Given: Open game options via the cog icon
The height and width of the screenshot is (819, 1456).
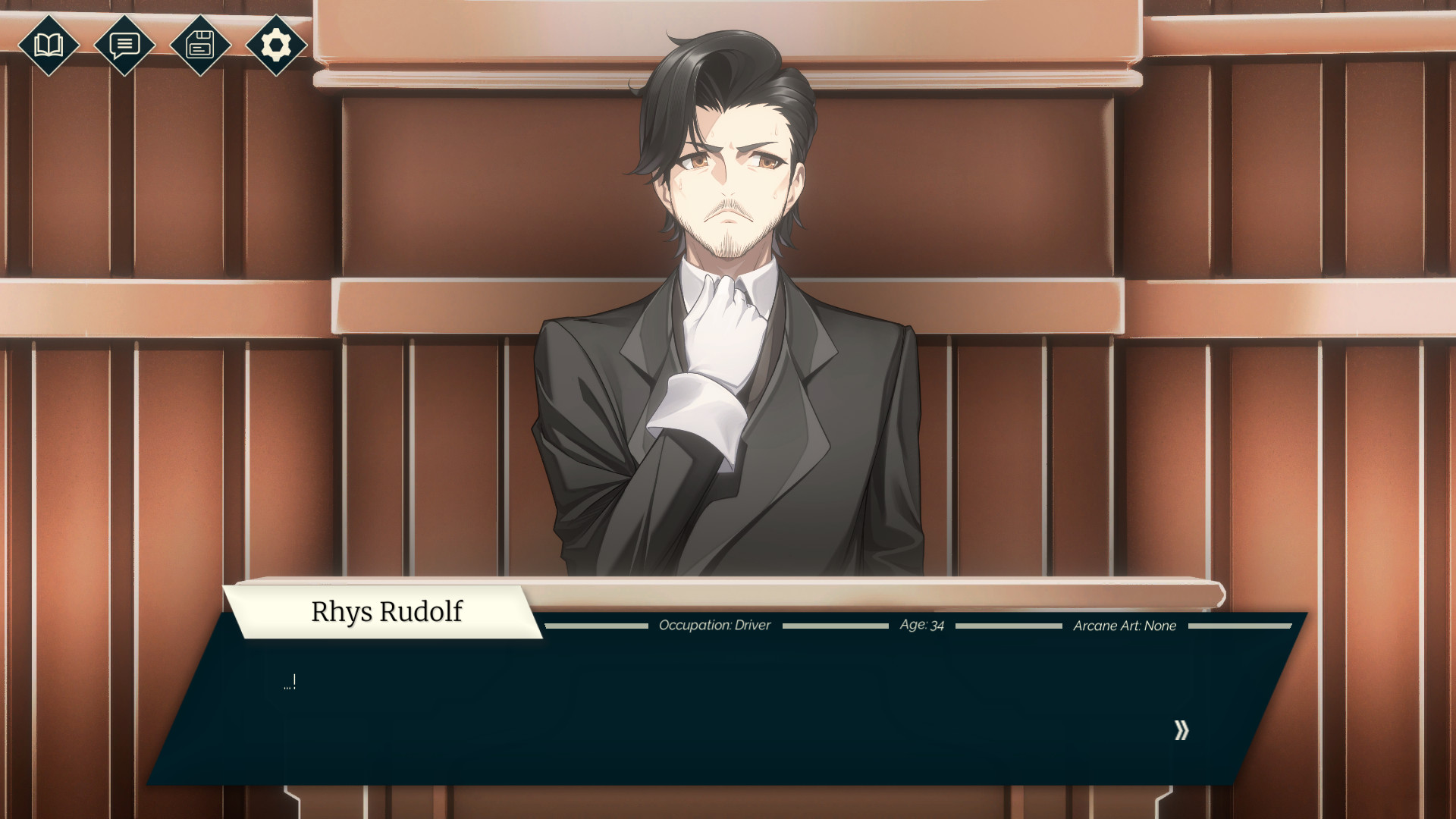Looking at the screenshot, I should 276,46.
